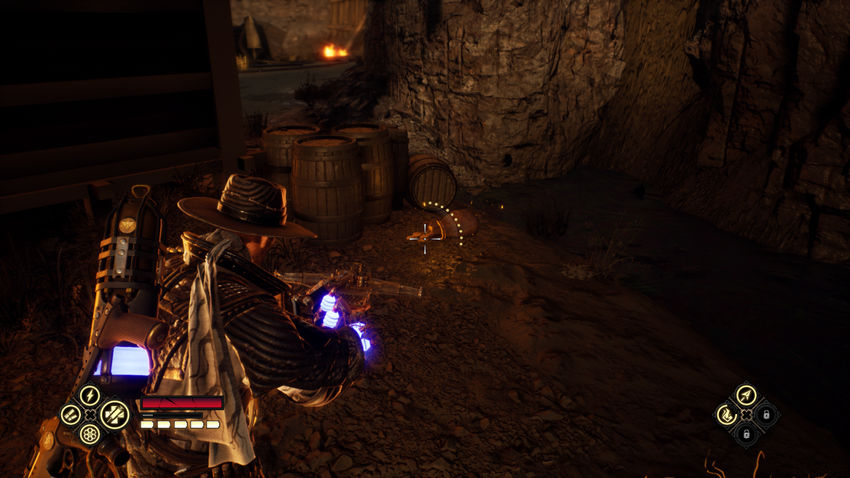Activate the arrow dash ability
850x478 pixels.
click(x=746, y=394)
